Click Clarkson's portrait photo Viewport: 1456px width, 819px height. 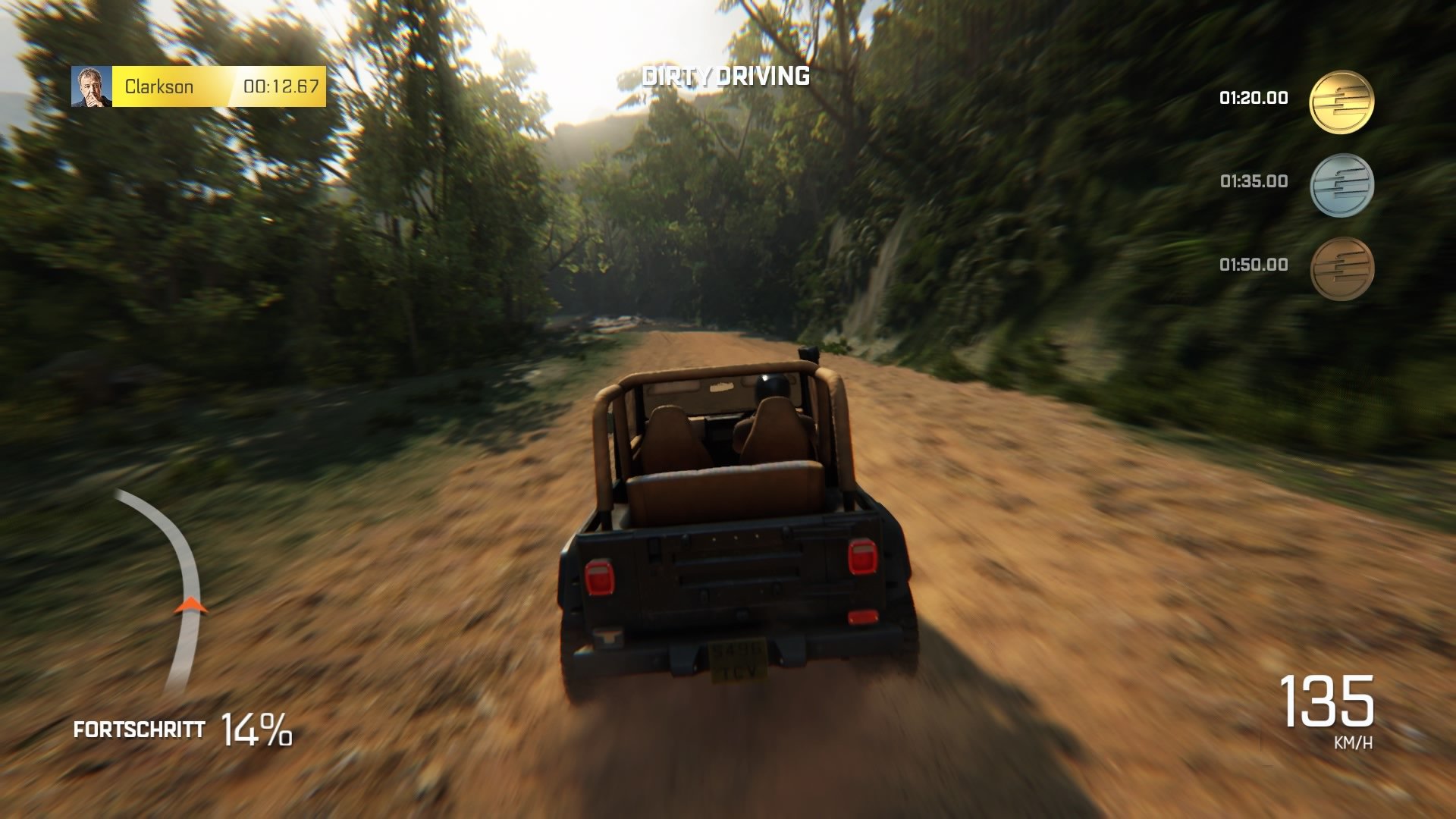point(91,85)
